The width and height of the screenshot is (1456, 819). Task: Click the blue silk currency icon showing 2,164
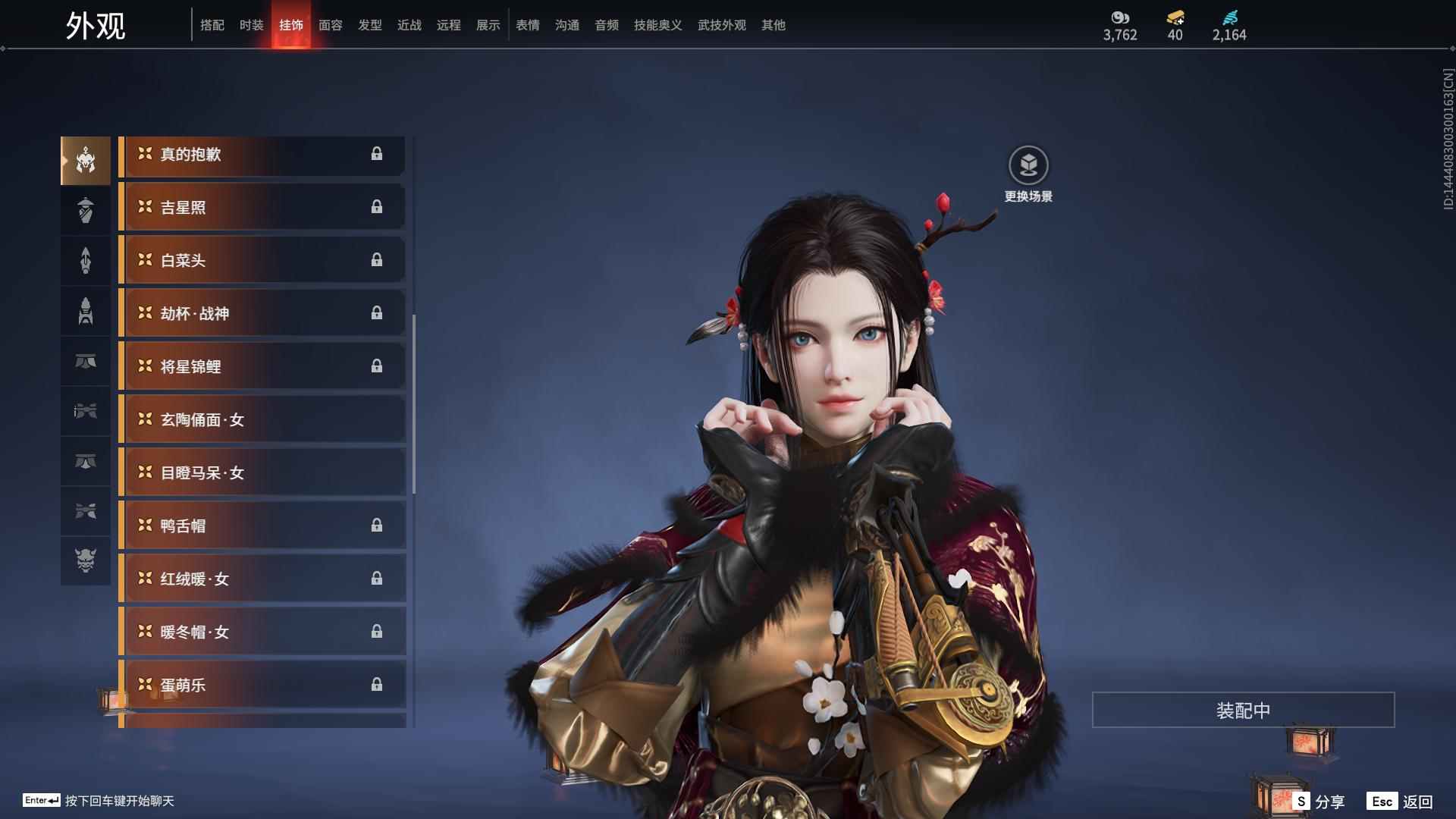(1230, 17)
